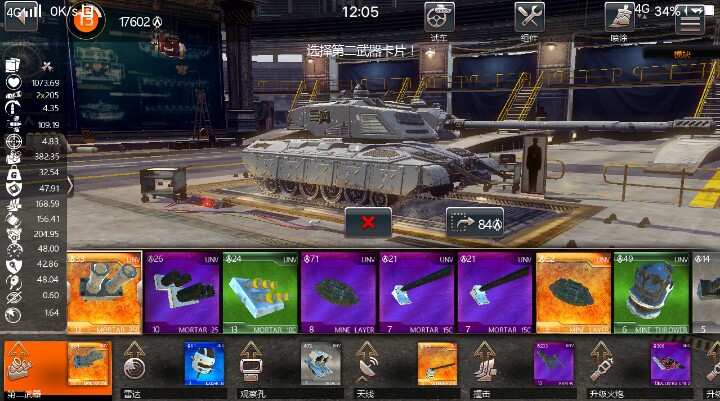Open the paint spray menu
Screen dimensions: 720x401
click(619, 17)
